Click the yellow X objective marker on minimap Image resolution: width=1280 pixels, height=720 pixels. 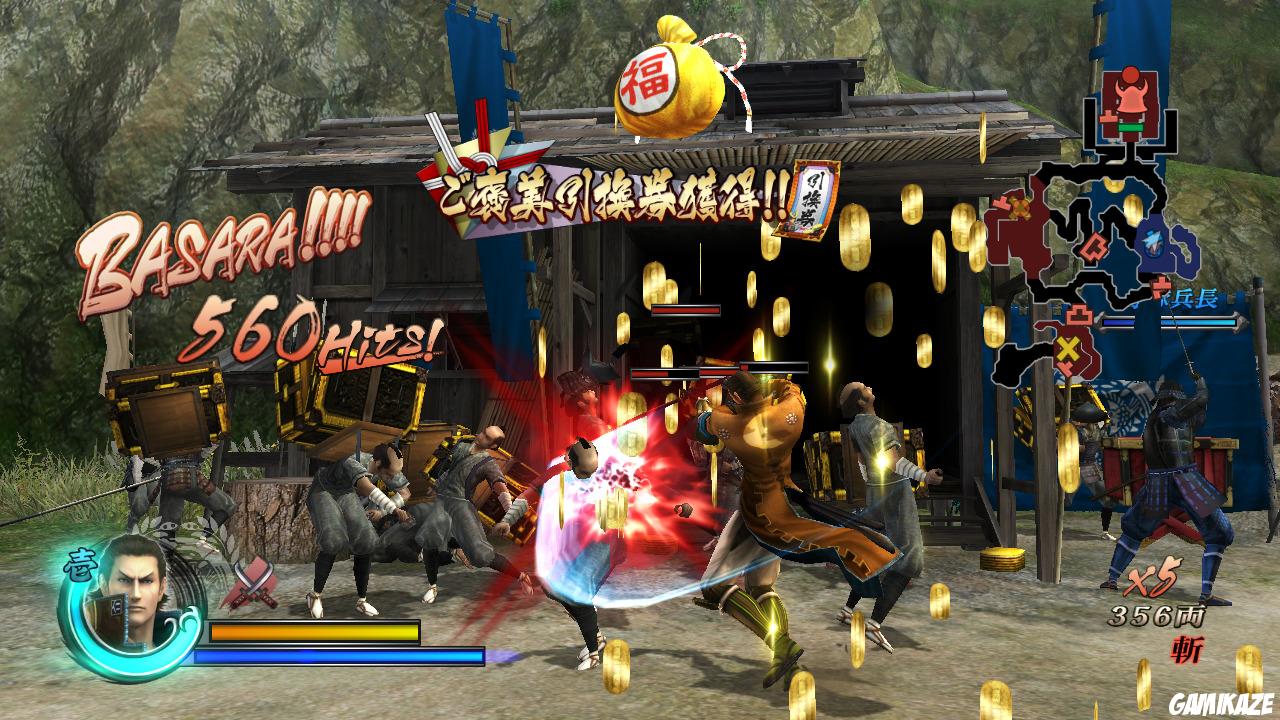tap(1068, 348)
